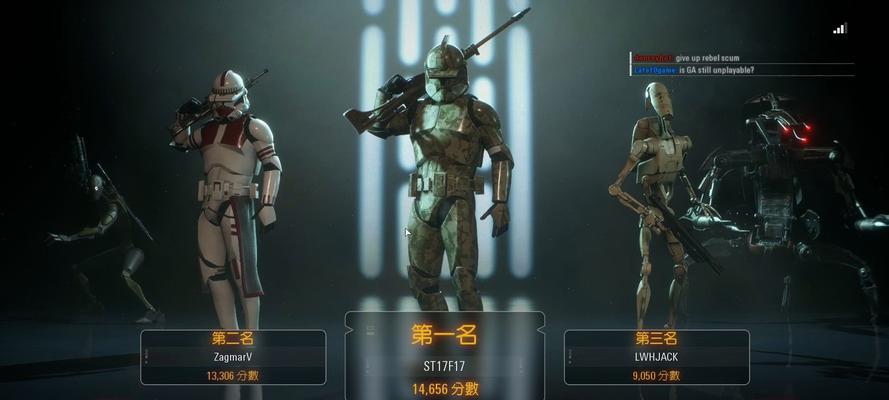Image resolution: width=889 pixels, height=400 pixels.
Task: Select ZagmarV's second-place player card
Action: [233, 357]
